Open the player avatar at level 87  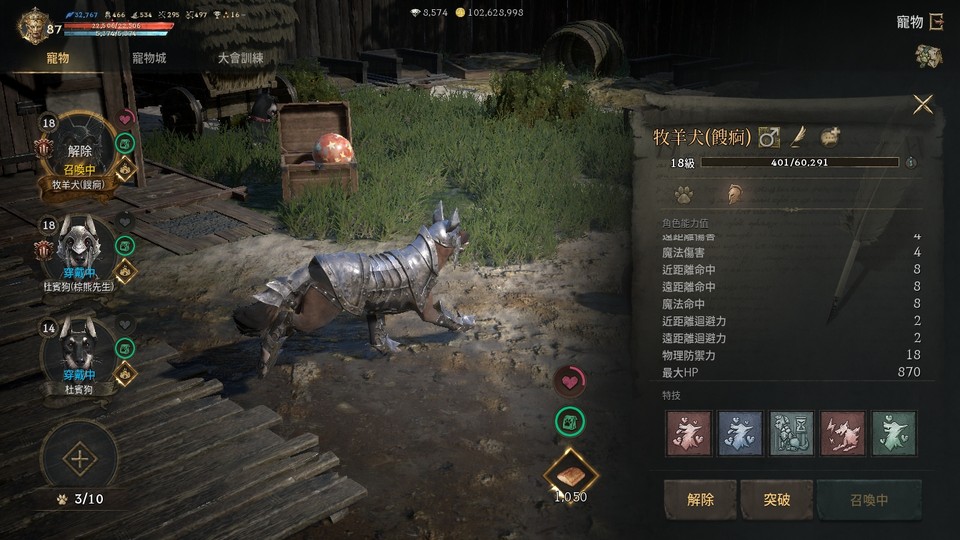point(34,24)
